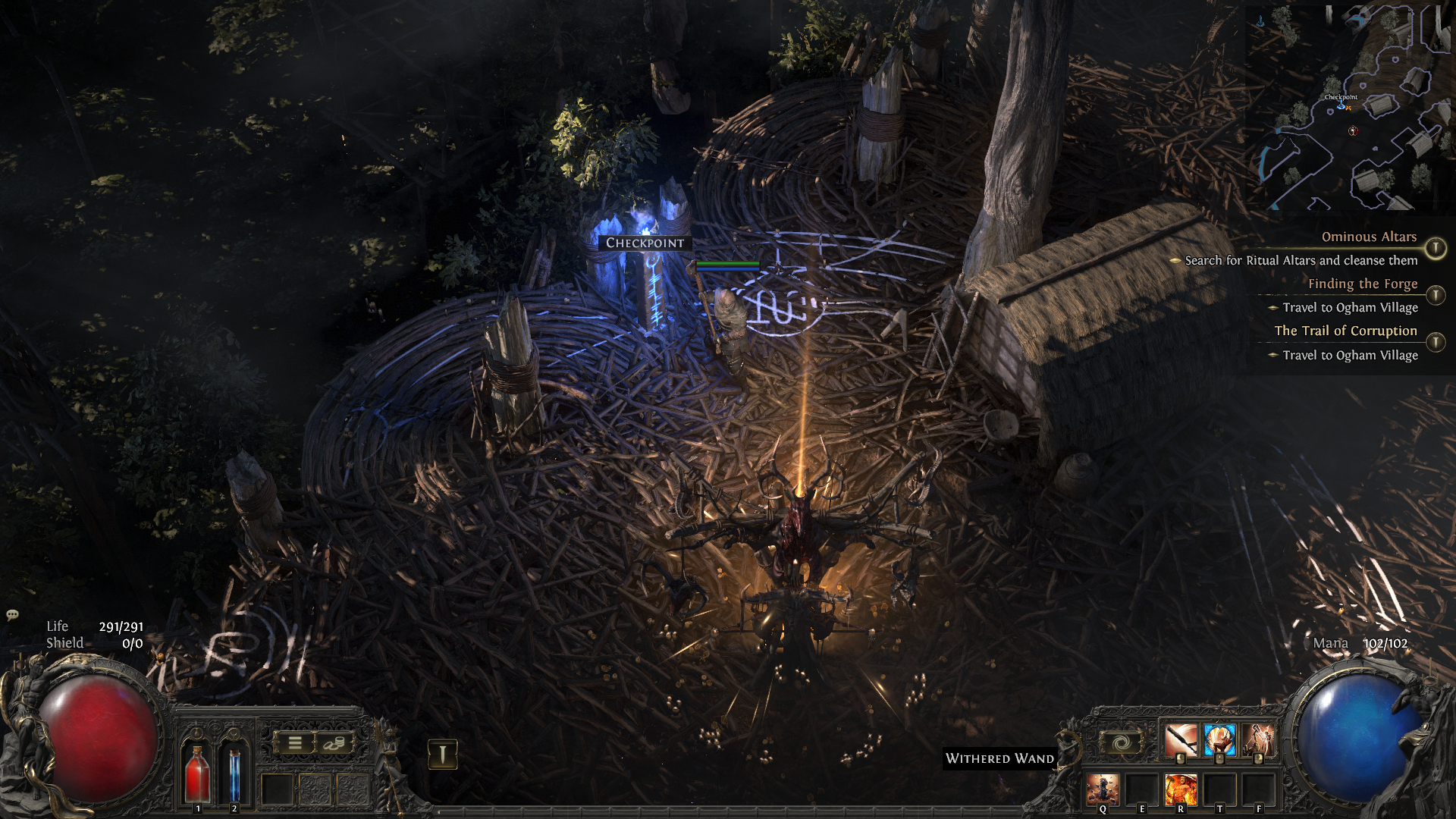1456x819 pixels.
Task: Toggle the Ominous Altars quest pin
Action: (1435, 248)
